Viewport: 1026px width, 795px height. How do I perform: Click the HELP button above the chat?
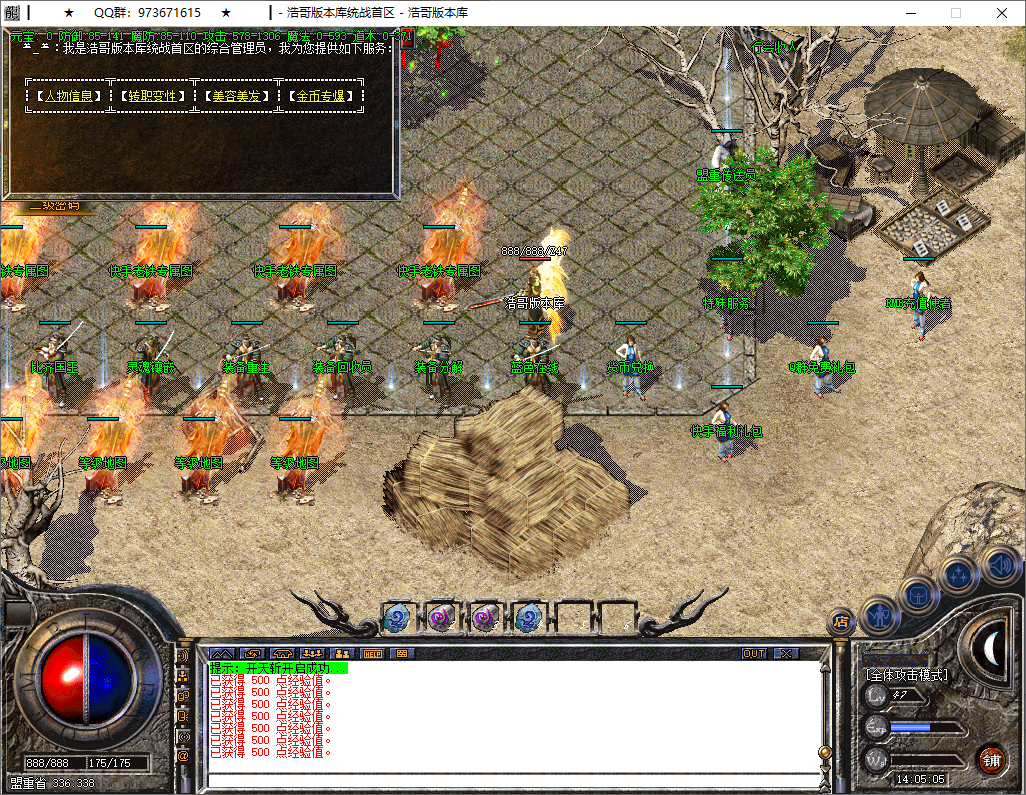tap(373, 653)
